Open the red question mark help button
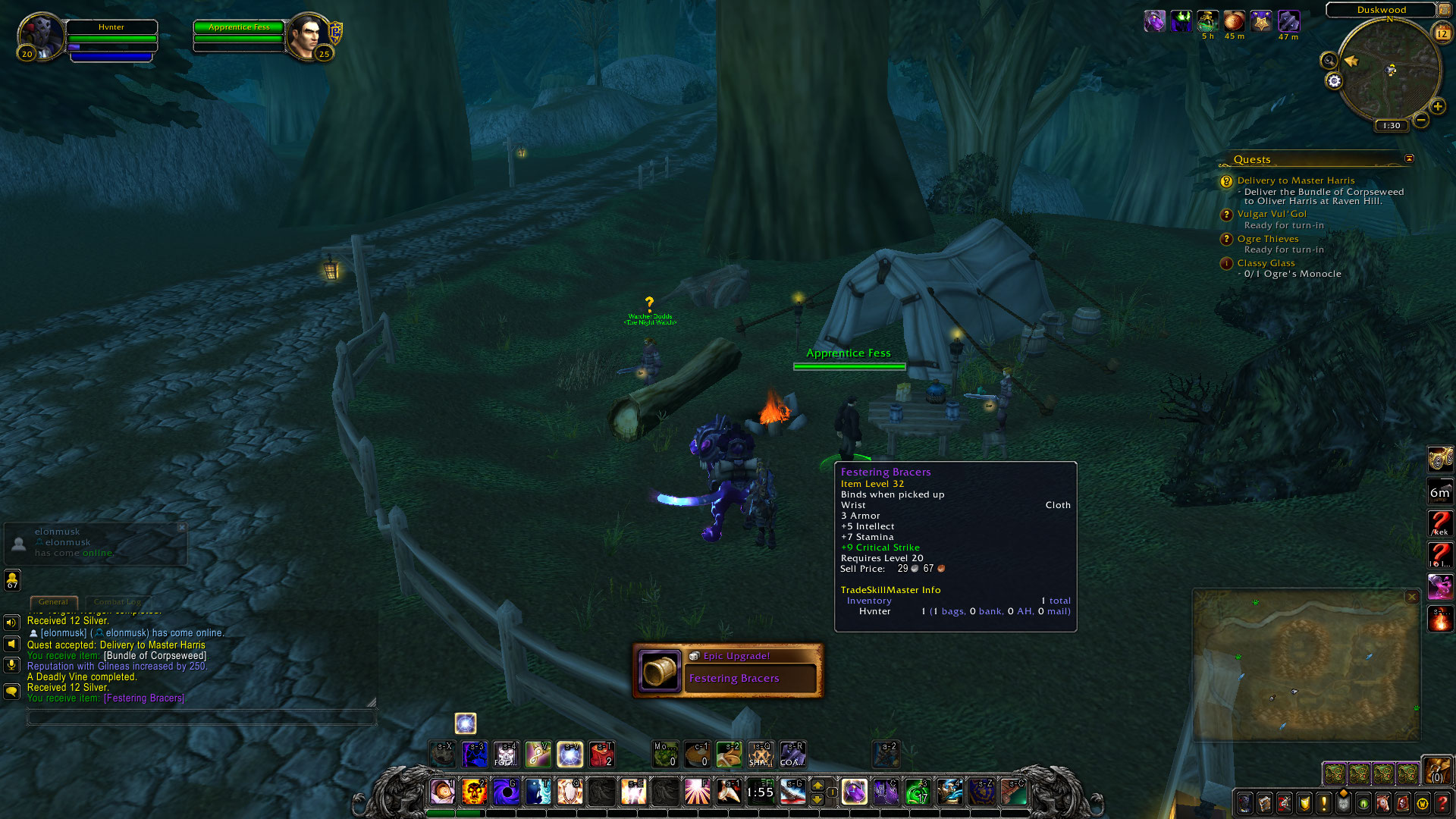 point(1442,803)
